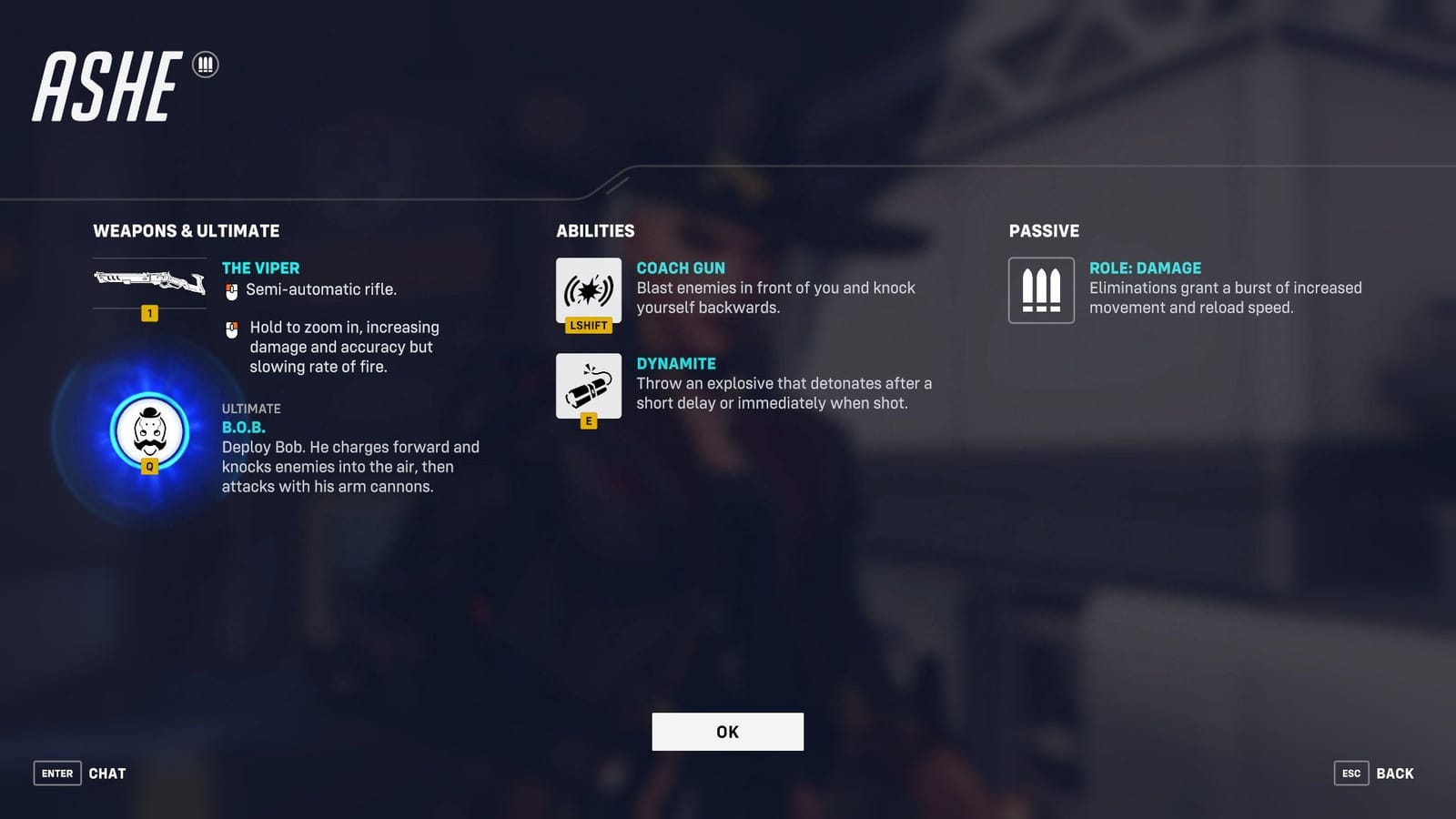Click the weapon slot 1 badge

[149, 313]
